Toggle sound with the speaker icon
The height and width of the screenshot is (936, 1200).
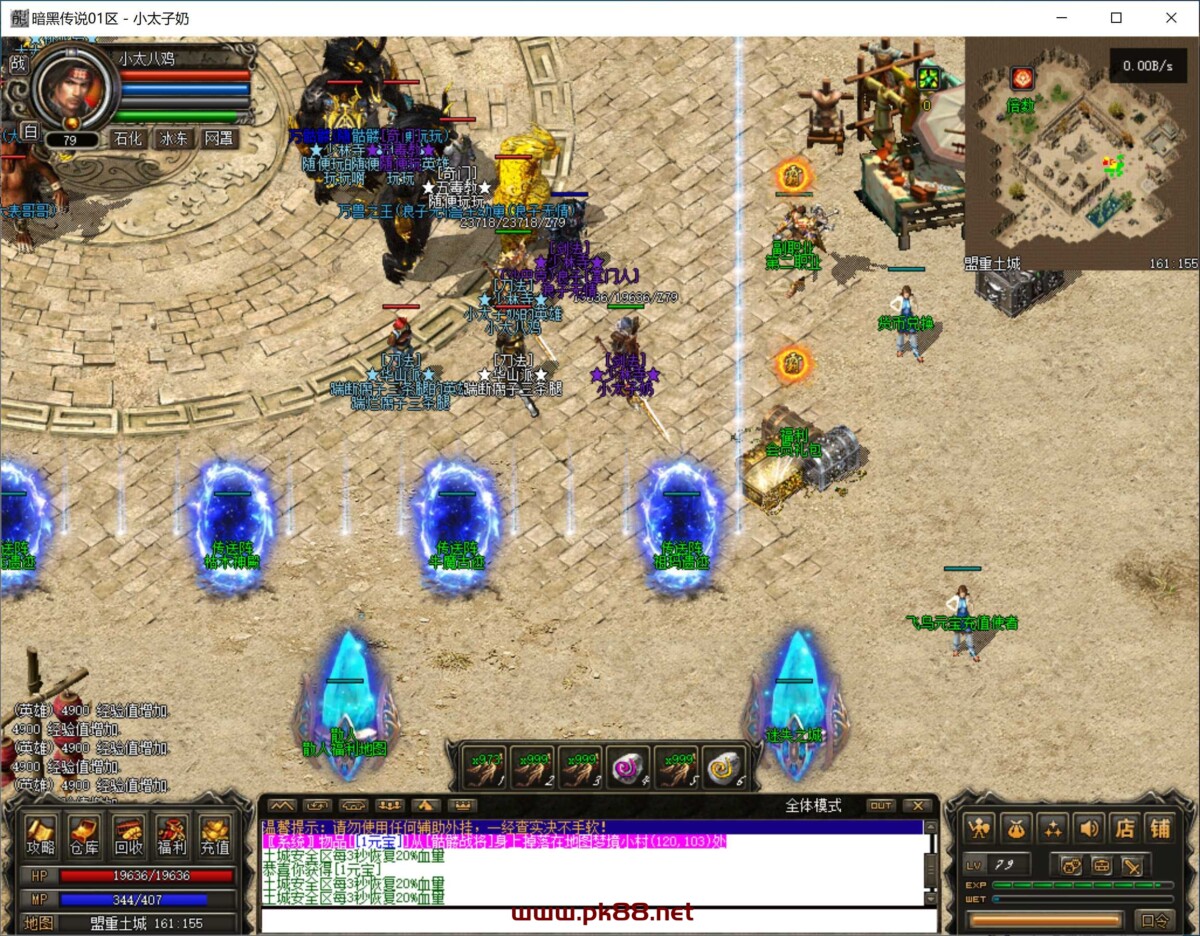pos(1089,827)
